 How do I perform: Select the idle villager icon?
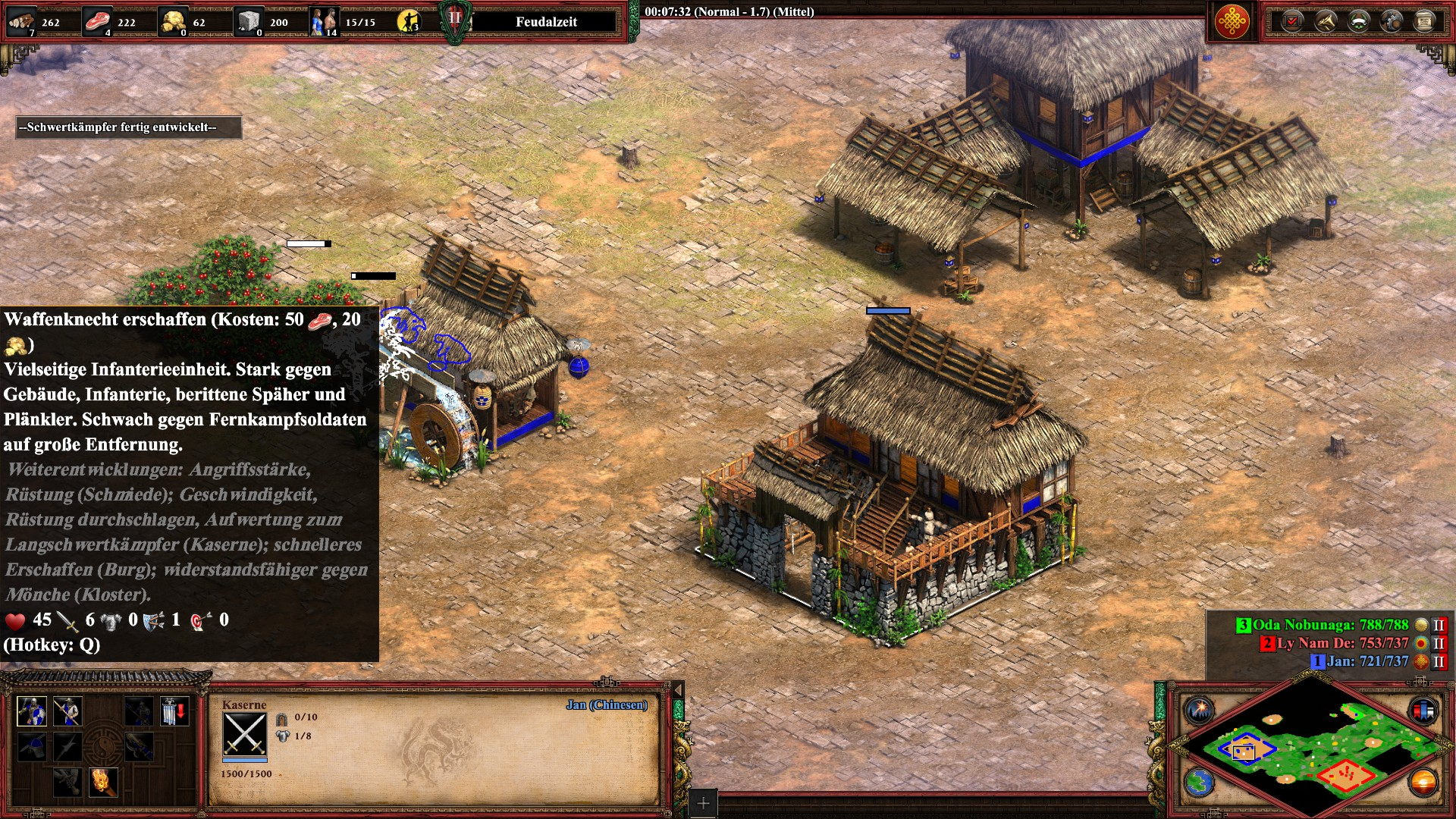pyautogui.click(x=408, y=22)
